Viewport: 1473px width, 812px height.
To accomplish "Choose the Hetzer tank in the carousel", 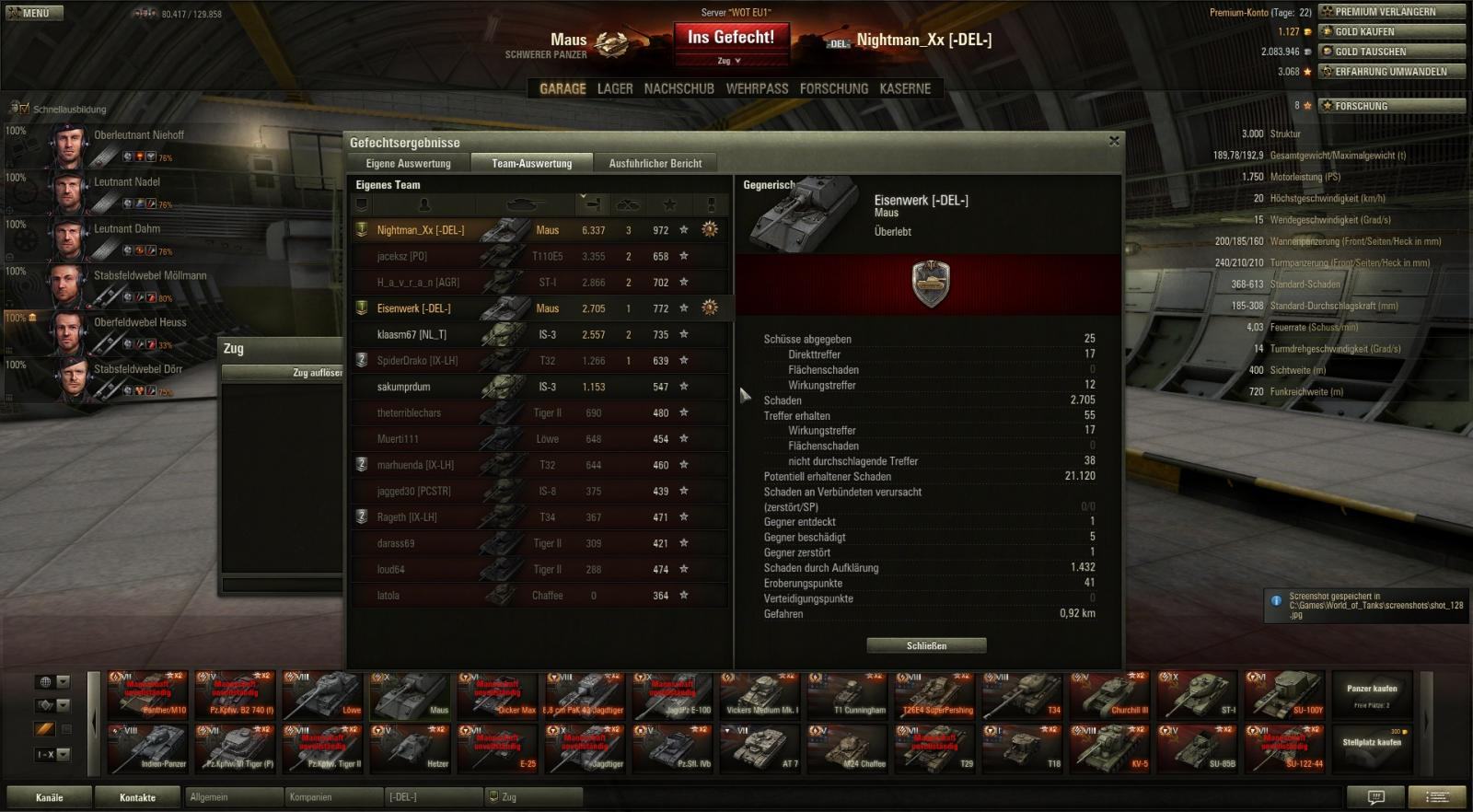I will tap(411, 748).
